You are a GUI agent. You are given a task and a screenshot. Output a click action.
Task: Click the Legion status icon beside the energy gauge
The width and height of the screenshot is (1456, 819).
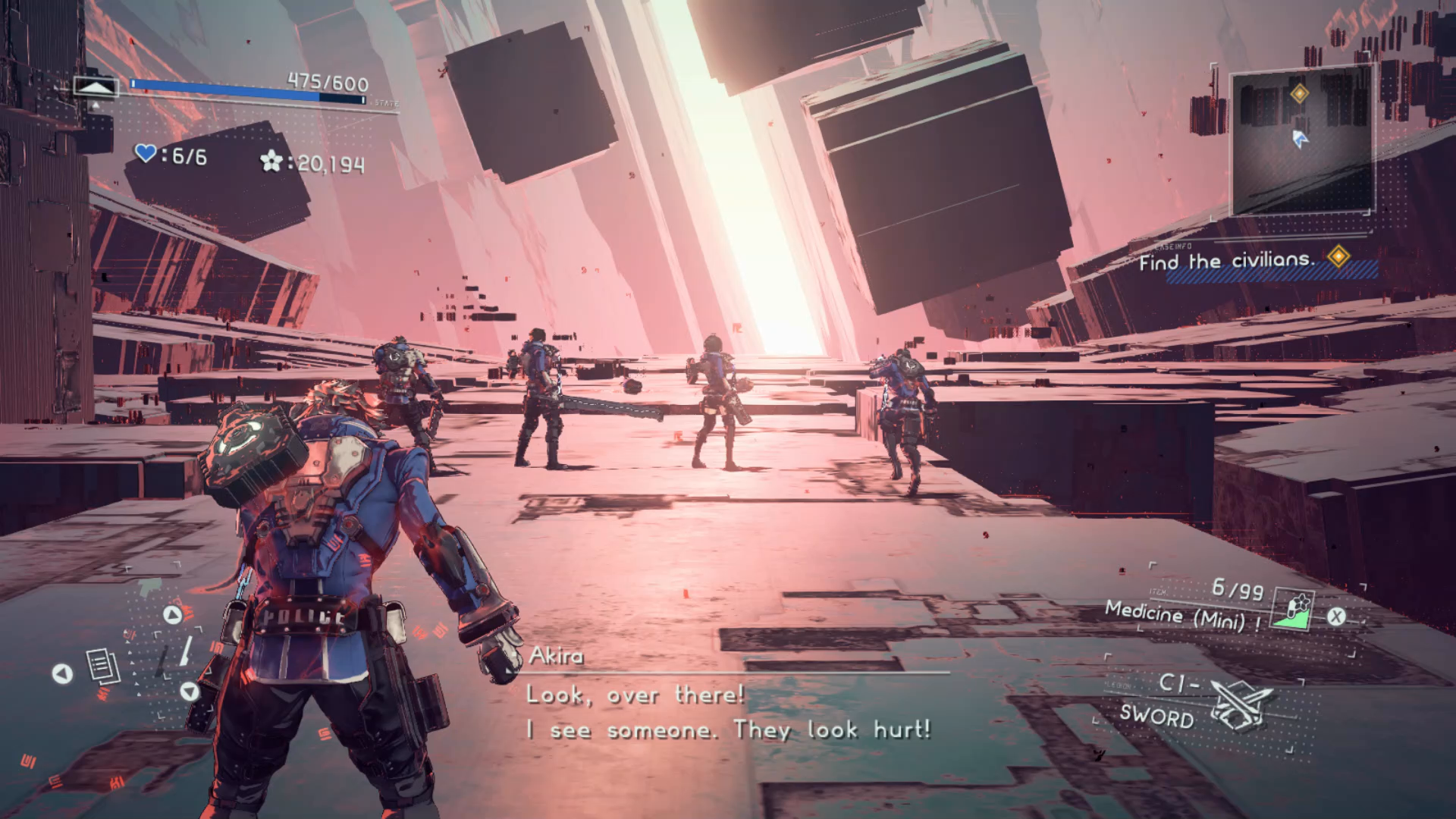(95, 88)
